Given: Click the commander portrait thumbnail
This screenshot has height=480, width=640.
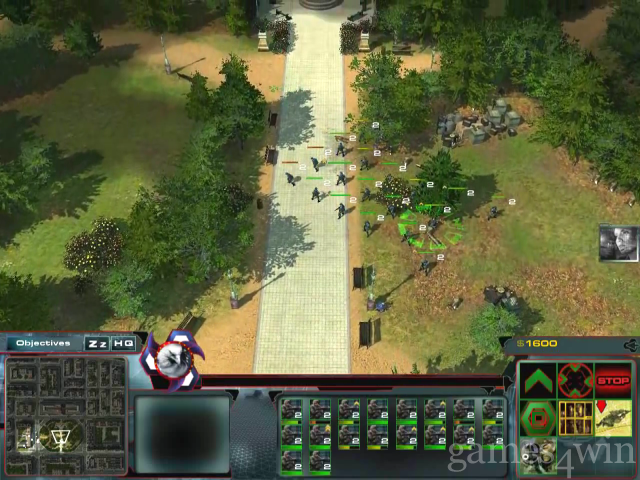Looking at the screenshot, I should [x=618, y=243].
